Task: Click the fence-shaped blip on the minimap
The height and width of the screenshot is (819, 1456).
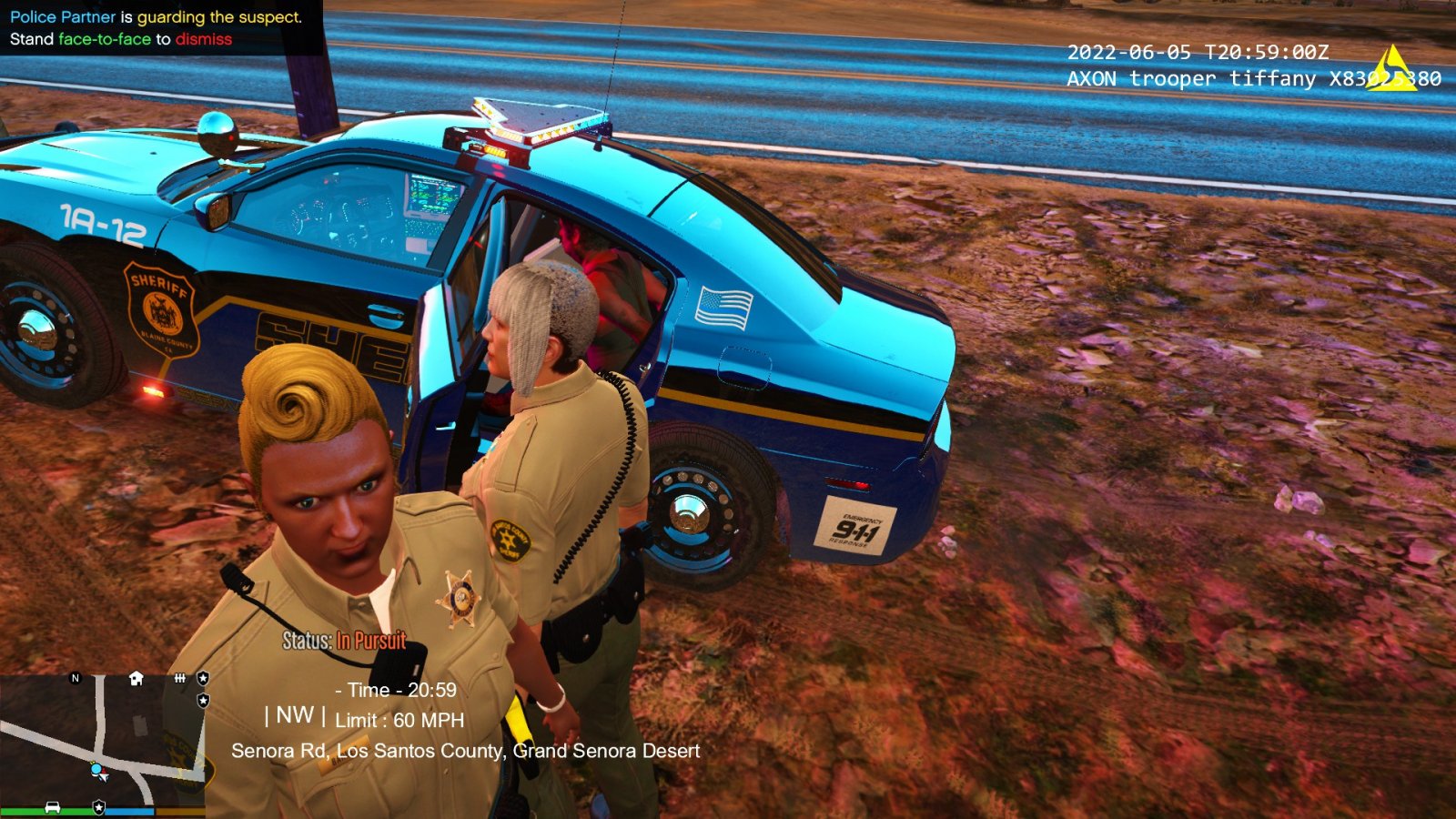Action: (180, 678)
